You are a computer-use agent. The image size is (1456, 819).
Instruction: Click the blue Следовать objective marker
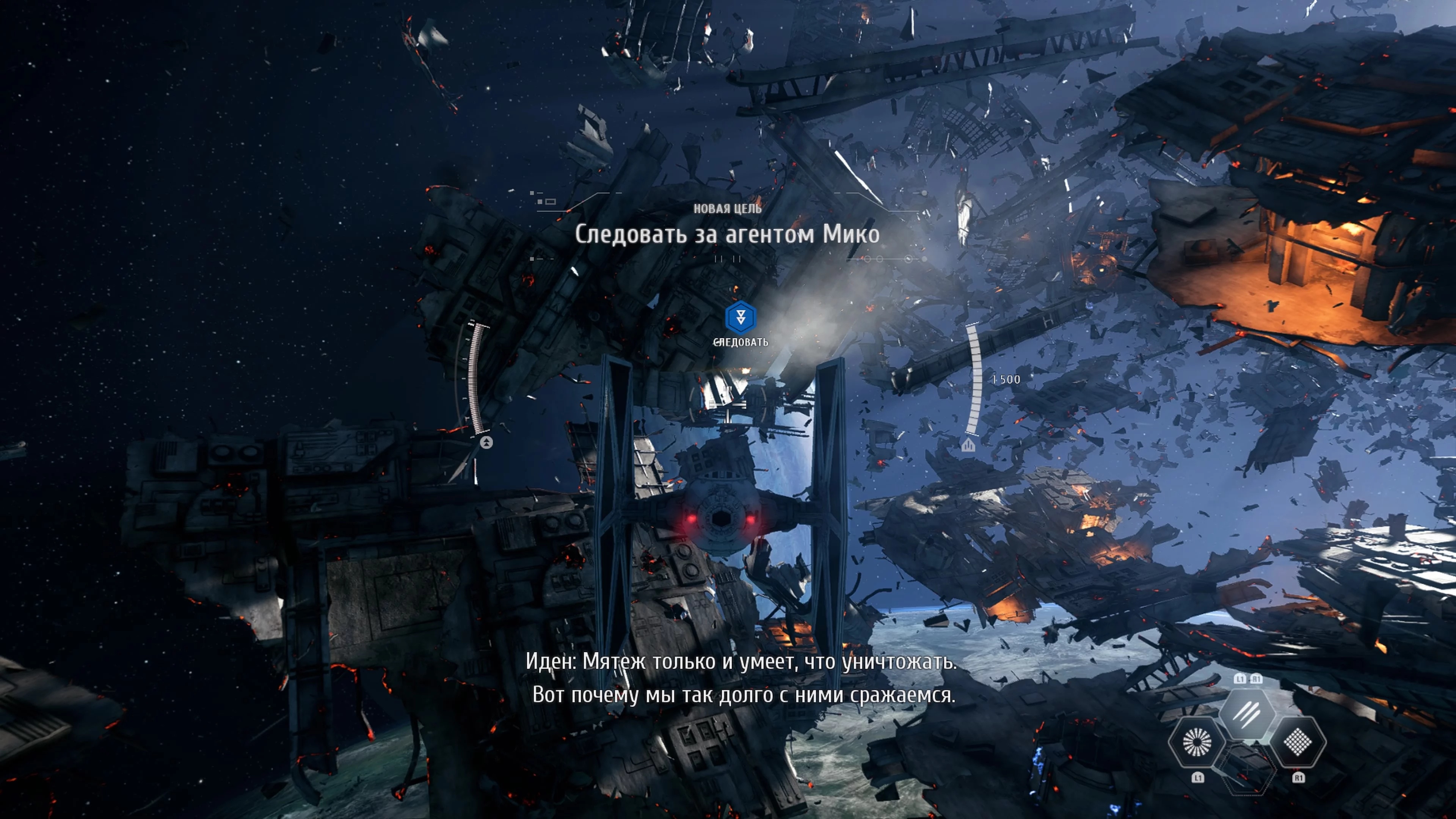pyautogui.click(x=740, y=317)
